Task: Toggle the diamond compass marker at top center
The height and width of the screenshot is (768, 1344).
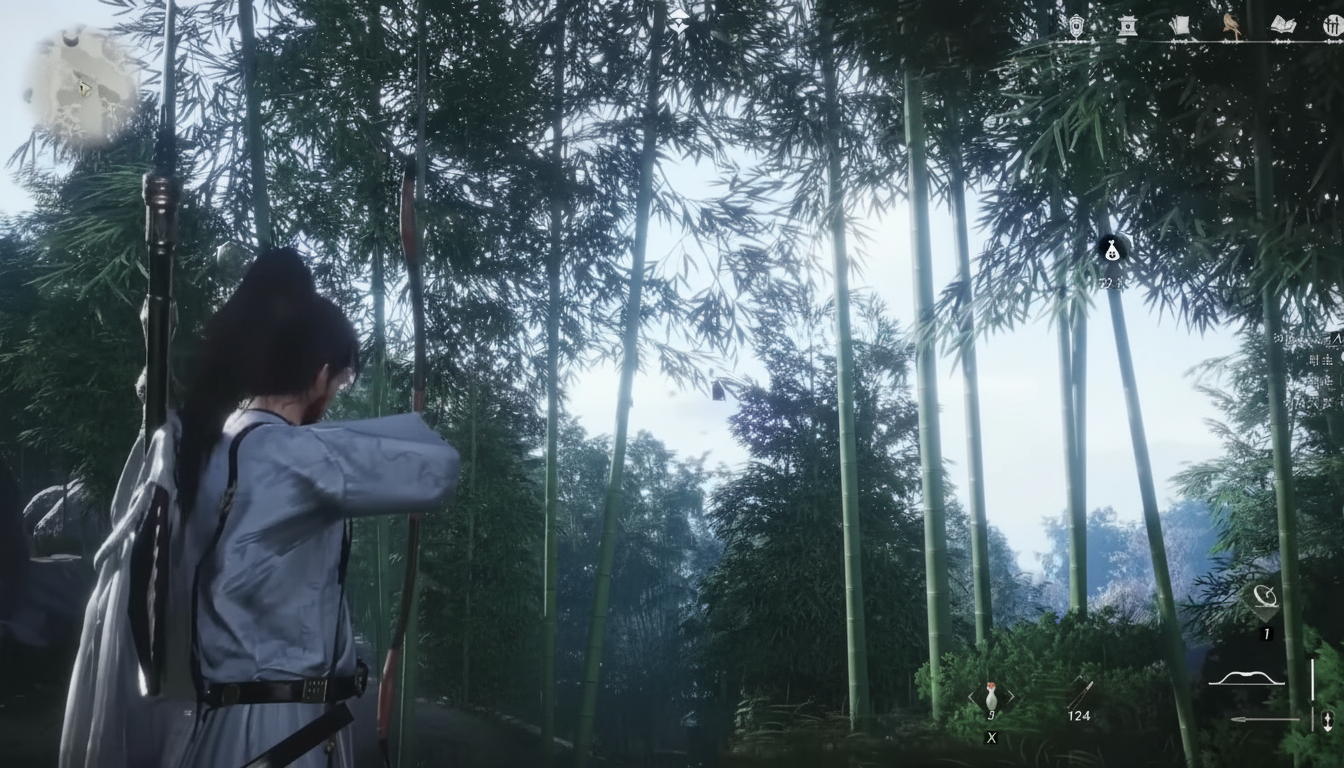Action: point(679,22)
